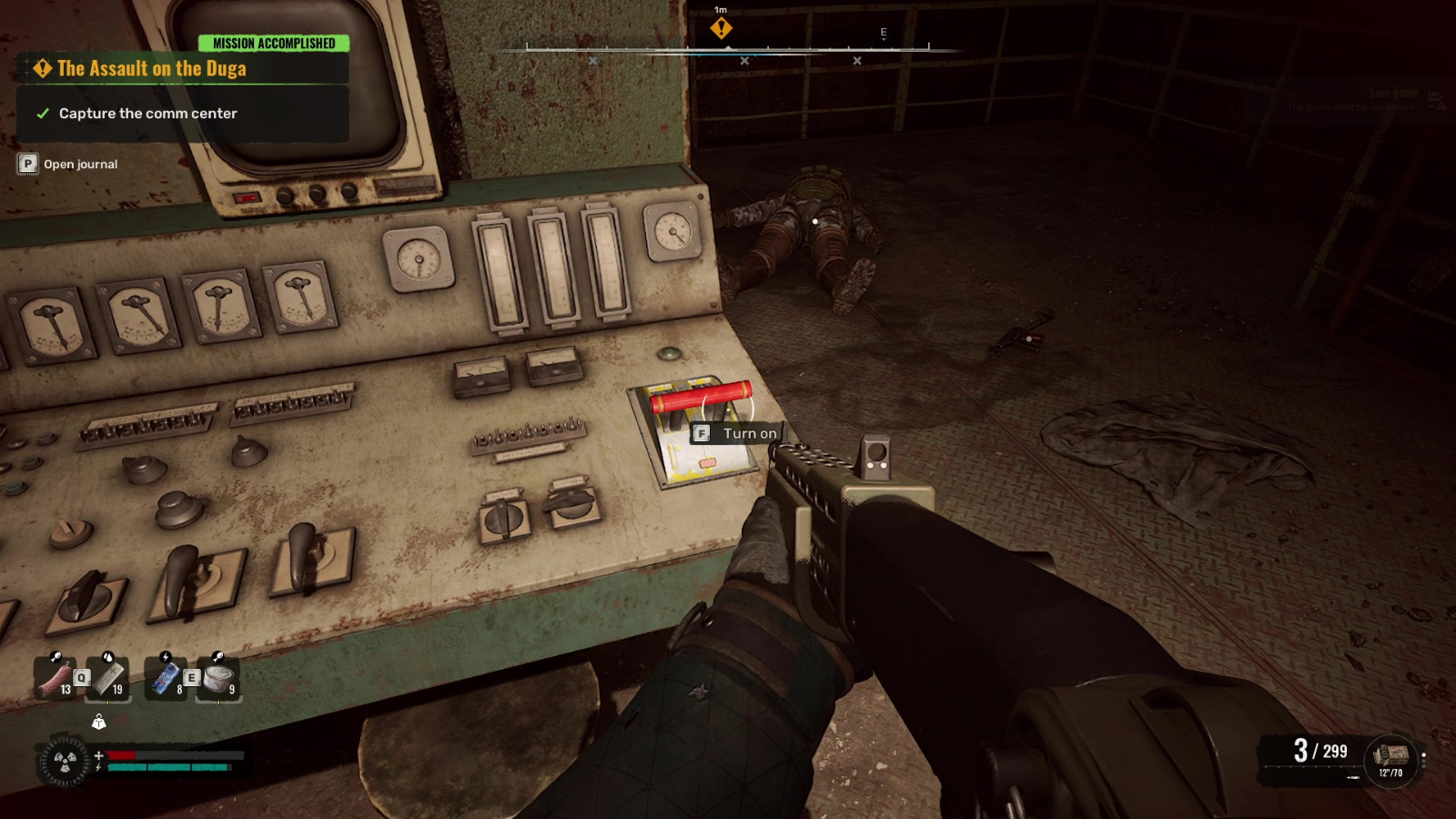Click the mission diamond icon beside The Assault on the Duga
The height and width of the screenshot is (819, 1456).
41,66
